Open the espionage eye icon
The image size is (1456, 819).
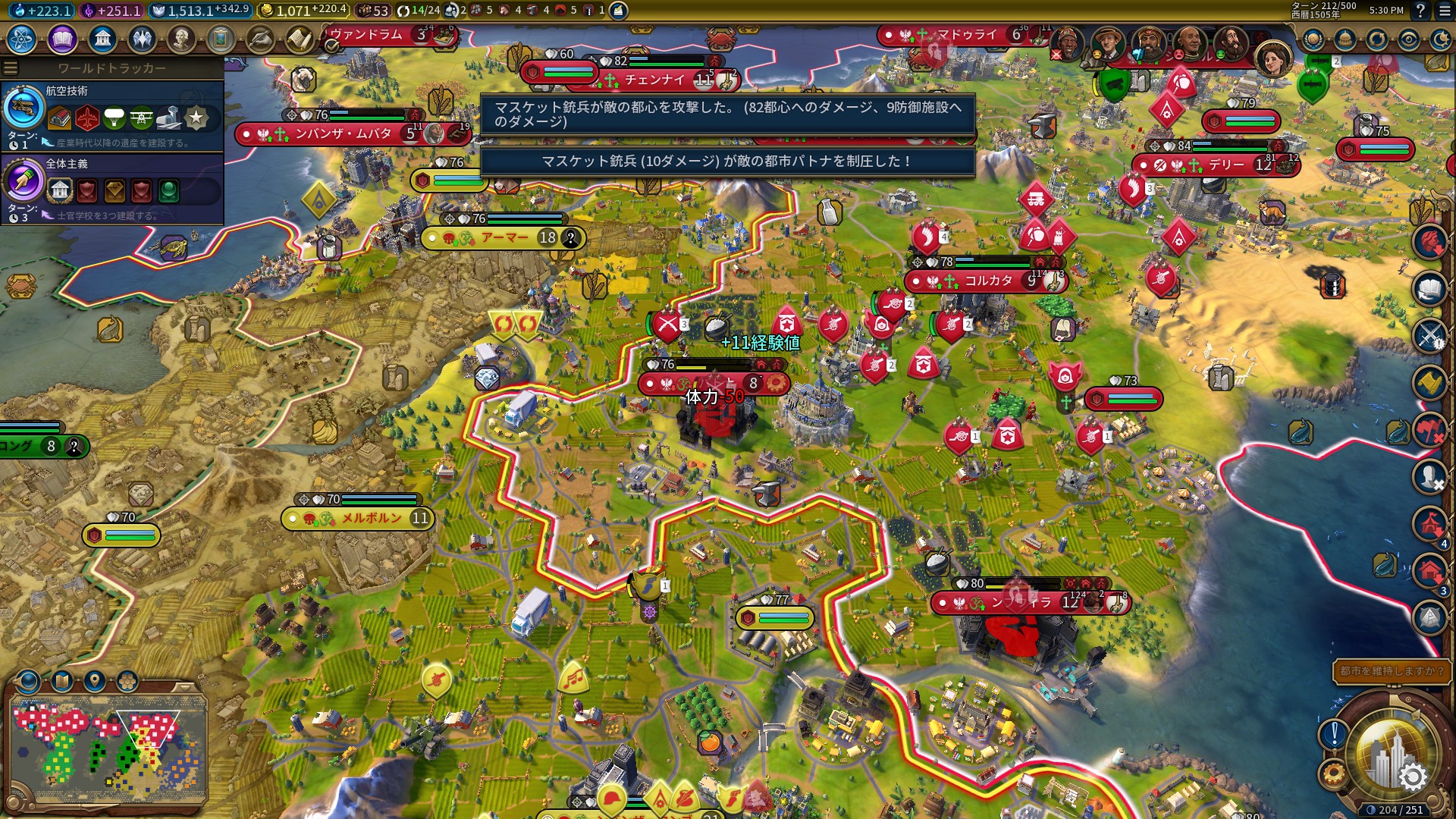(1409, 39)
